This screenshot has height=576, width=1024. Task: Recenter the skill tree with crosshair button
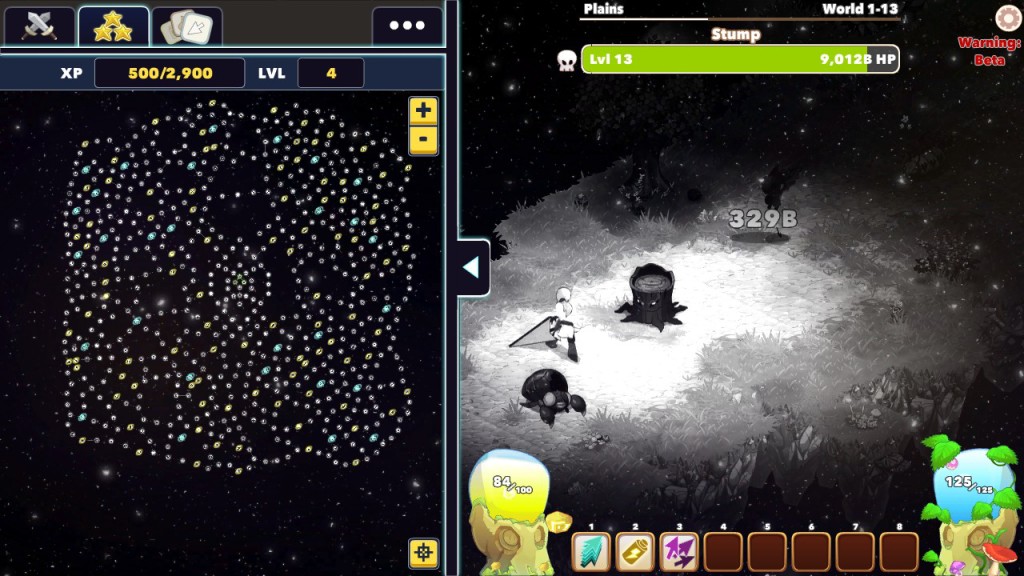point(423,552)
